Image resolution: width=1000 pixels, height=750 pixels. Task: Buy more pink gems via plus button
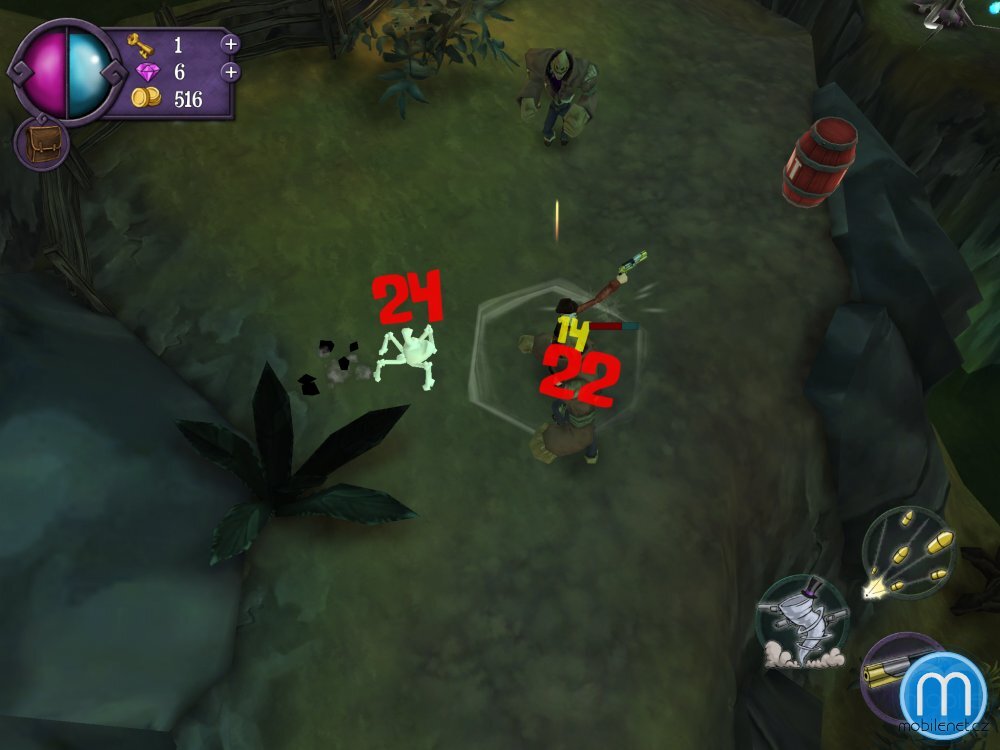coord(230,72)
